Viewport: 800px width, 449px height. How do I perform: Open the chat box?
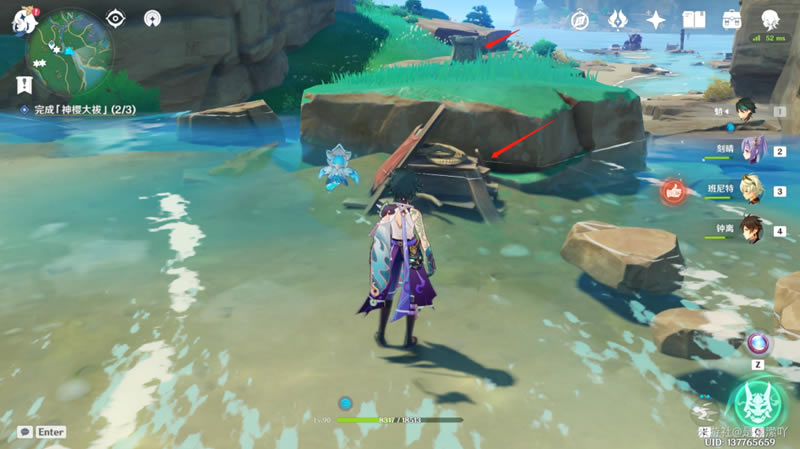pos(42,432)
